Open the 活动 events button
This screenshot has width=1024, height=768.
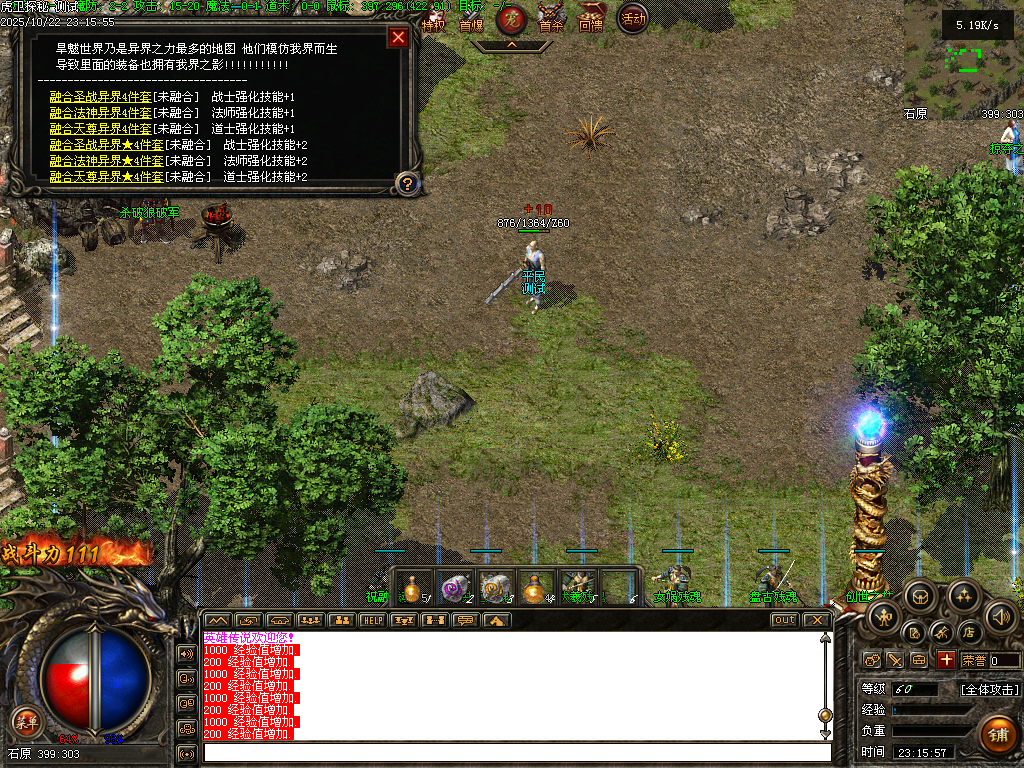pos(632,17)
